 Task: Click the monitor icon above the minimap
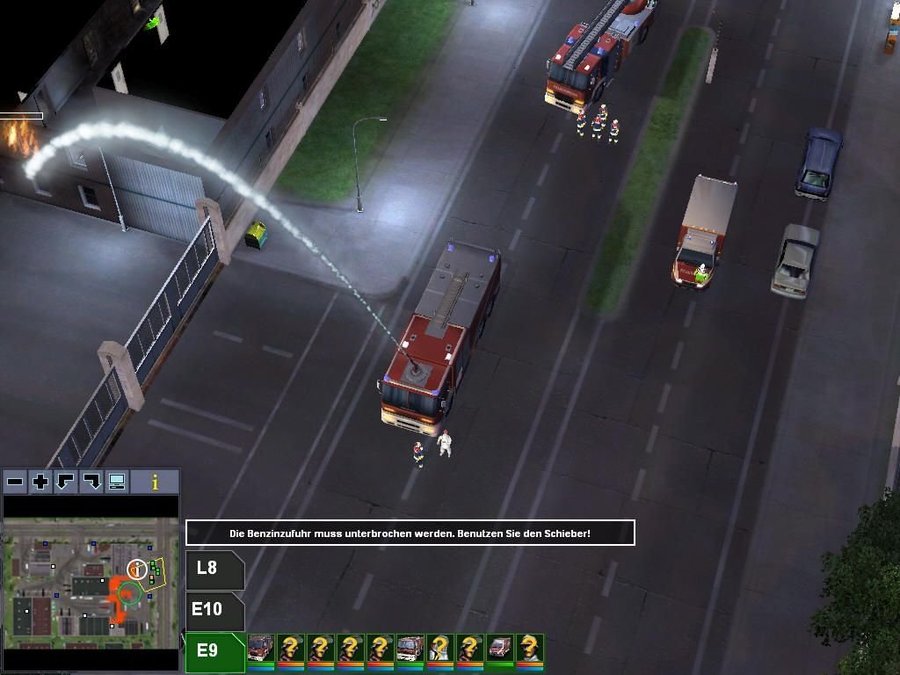(117, 482)
